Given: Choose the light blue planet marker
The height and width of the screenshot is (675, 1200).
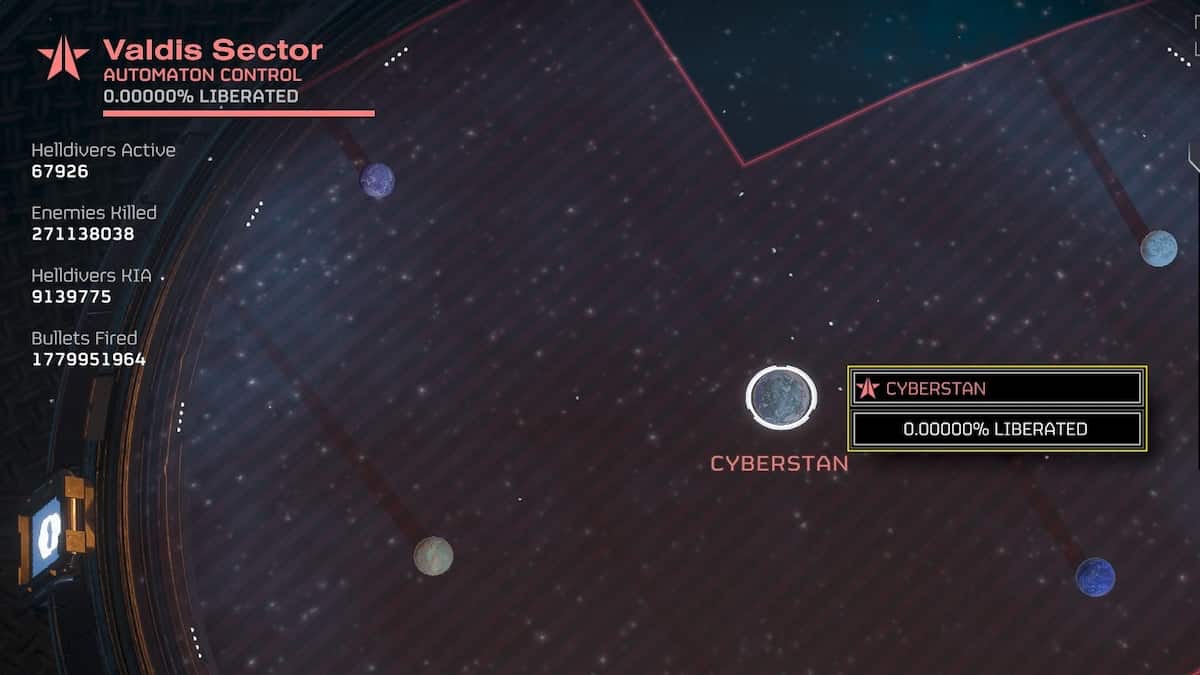Looking at the screenshot, I should (1158, 248).
